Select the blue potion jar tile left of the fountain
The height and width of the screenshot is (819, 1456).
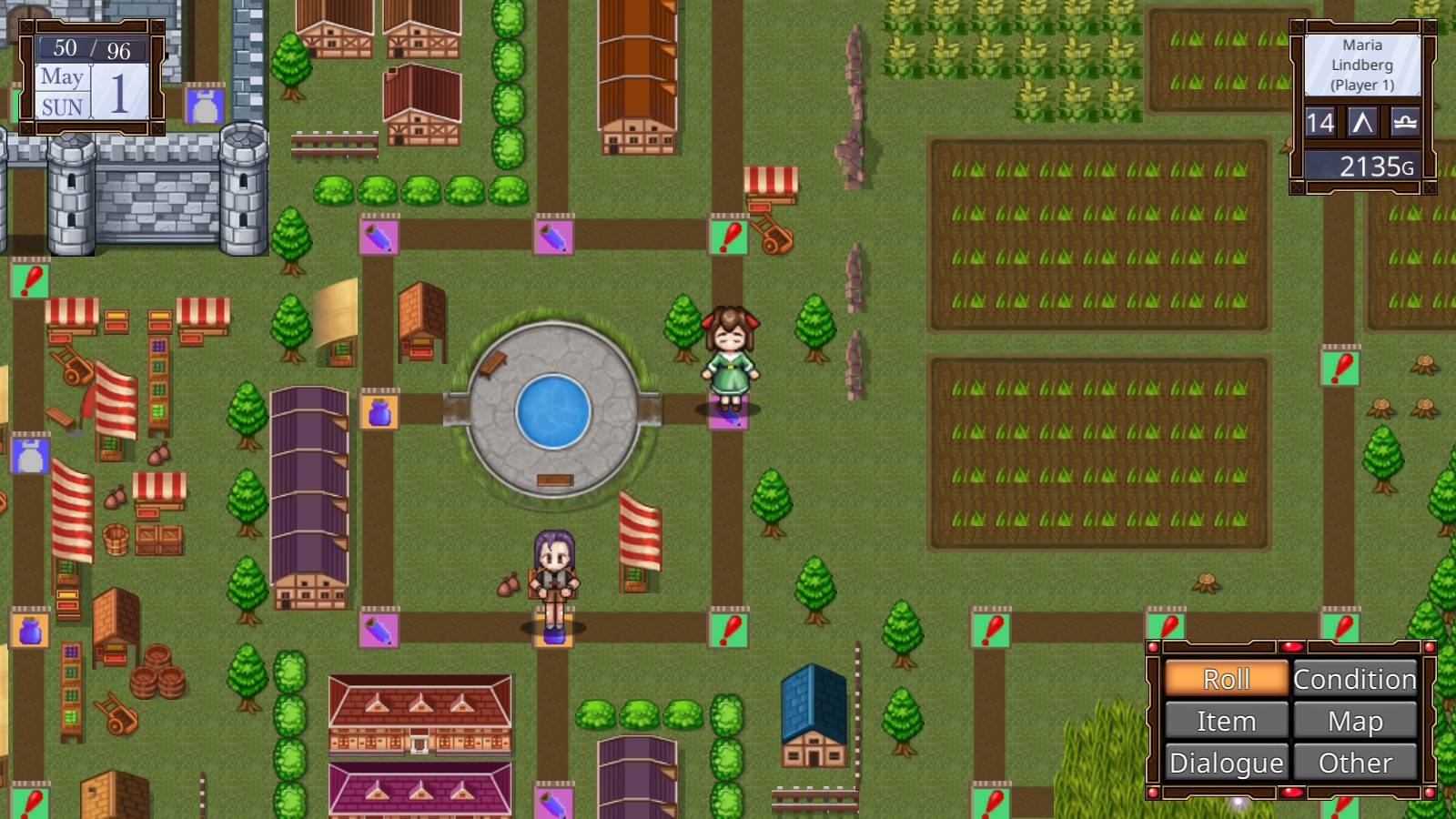click(379, 414)
